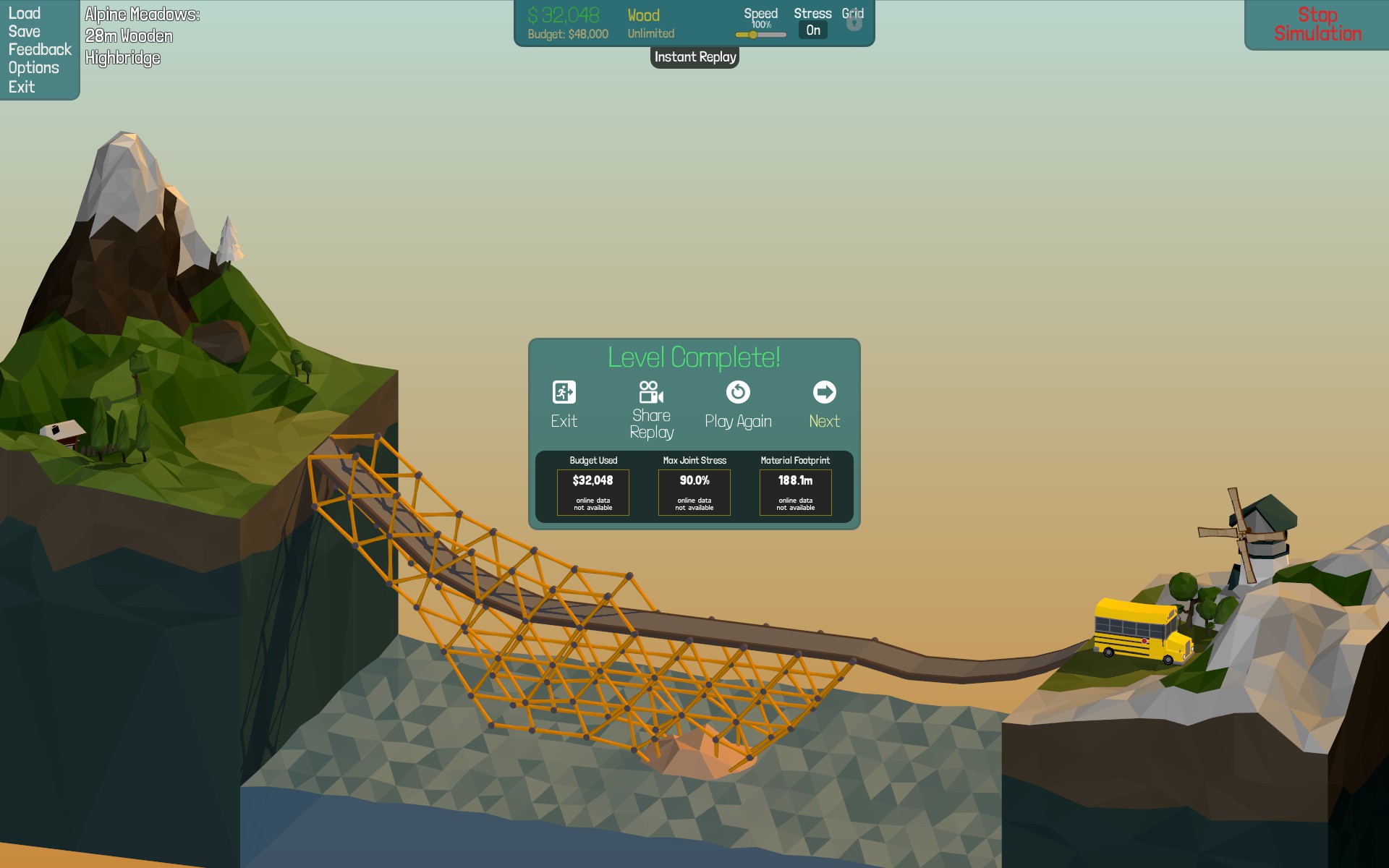The image size is (1389, 868).
Task: Proceed to the Next level
Action: [824, 404]
